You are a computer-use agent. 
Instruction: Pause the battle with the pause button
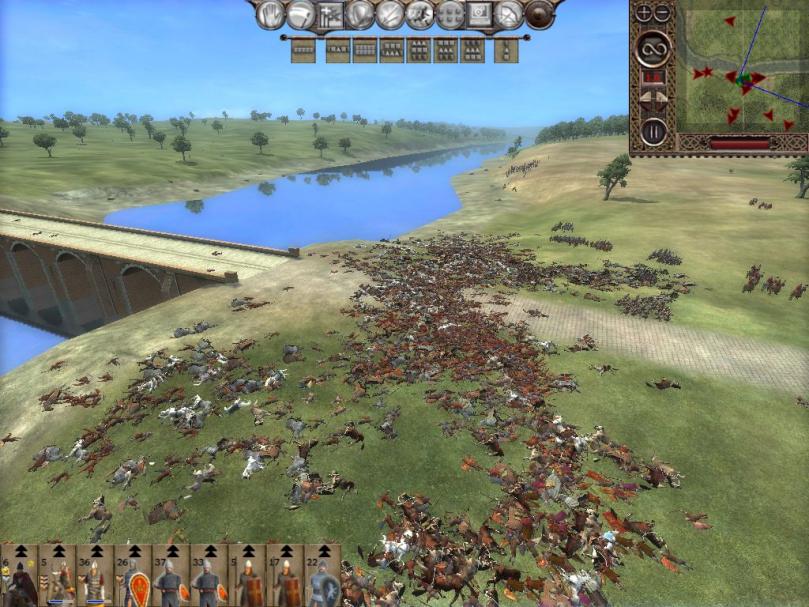654,131
